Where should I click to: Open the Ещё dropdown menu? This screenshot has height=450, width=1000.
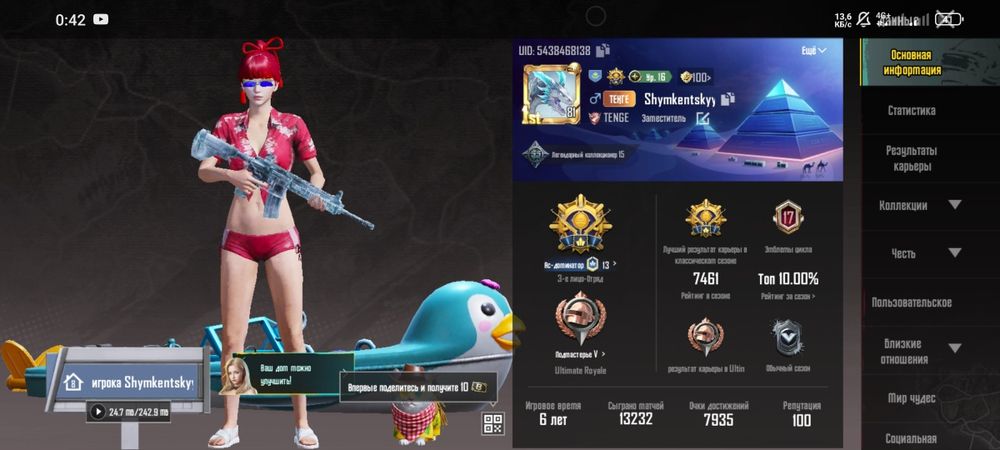point(814,50)
